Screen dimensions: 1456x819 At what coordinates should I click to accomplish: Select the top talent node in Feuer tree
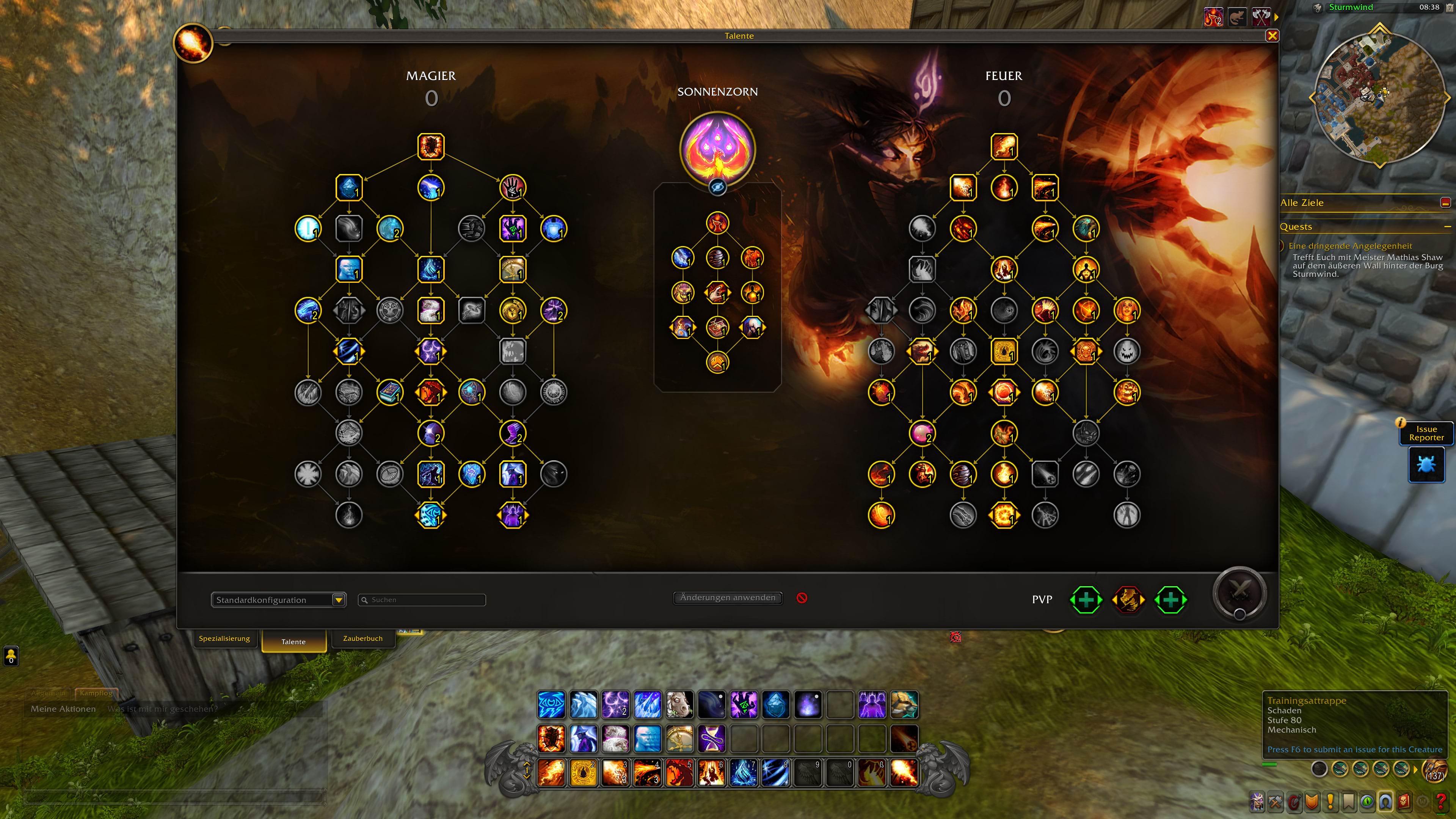1004,146
